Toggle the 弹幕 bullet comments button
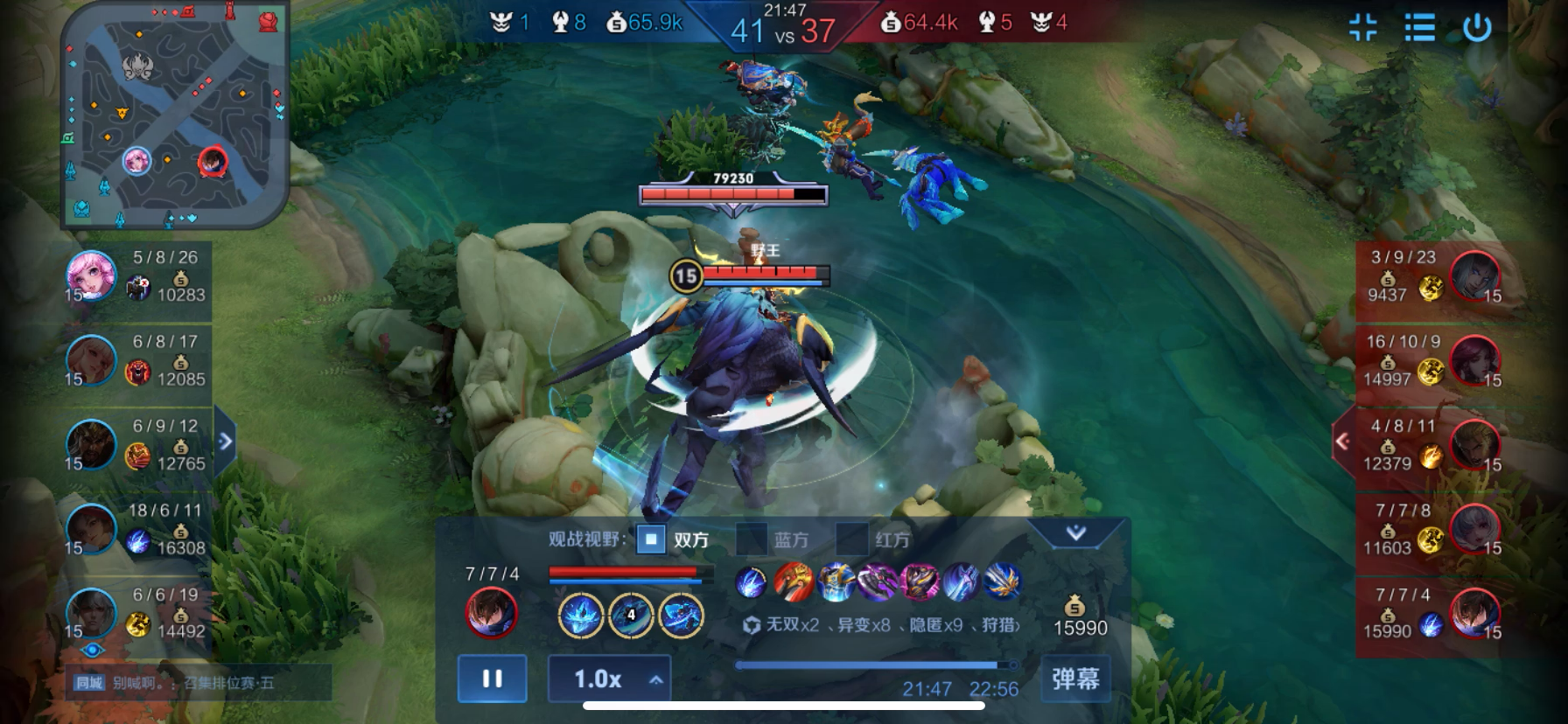Viewport: 1568px width, 724px height. pyautogui.click(x=1075, y=679)
